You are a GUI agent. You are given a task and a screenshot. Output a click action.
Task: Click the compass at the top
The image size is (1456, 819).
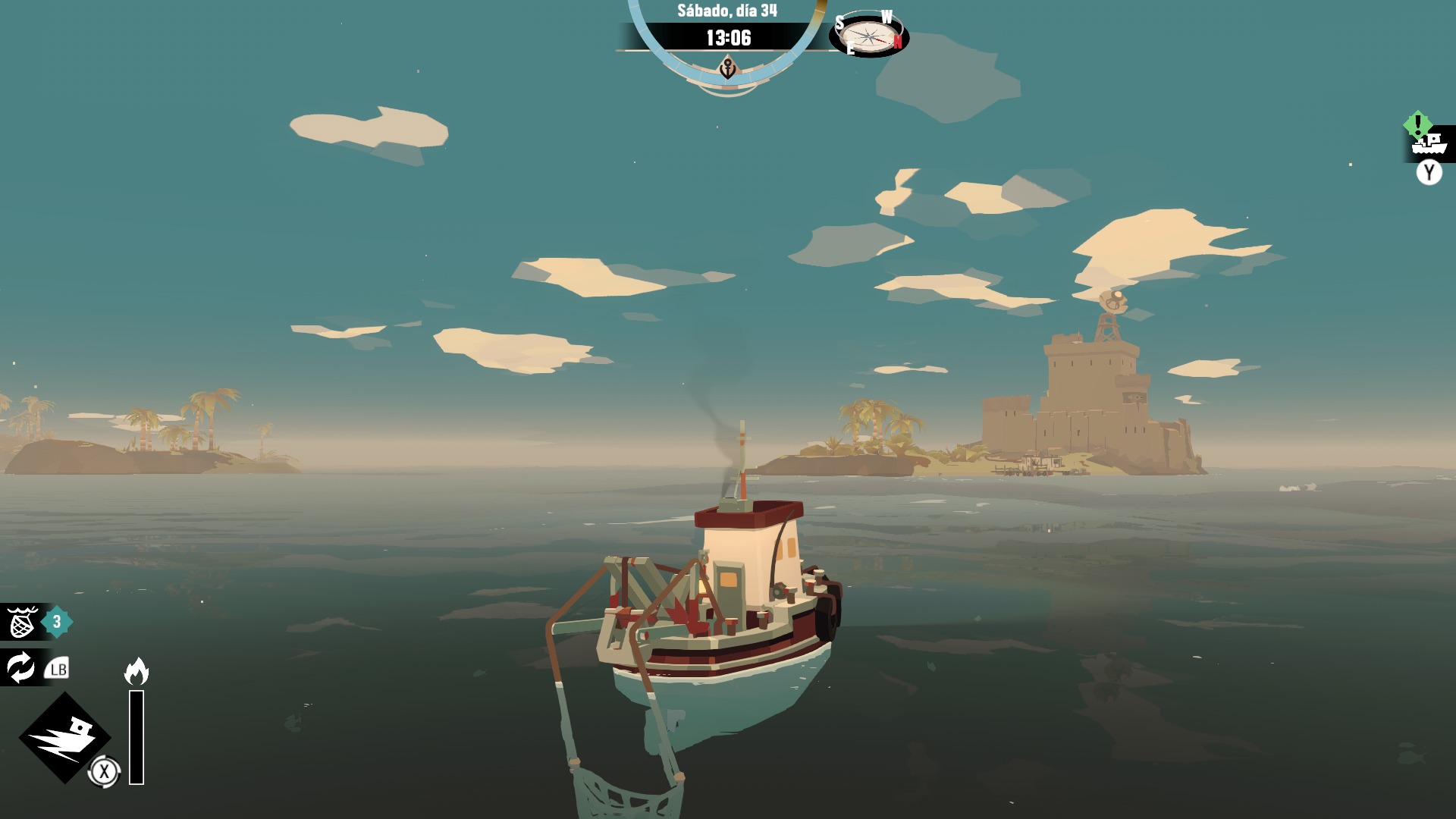tap(868, 34)
